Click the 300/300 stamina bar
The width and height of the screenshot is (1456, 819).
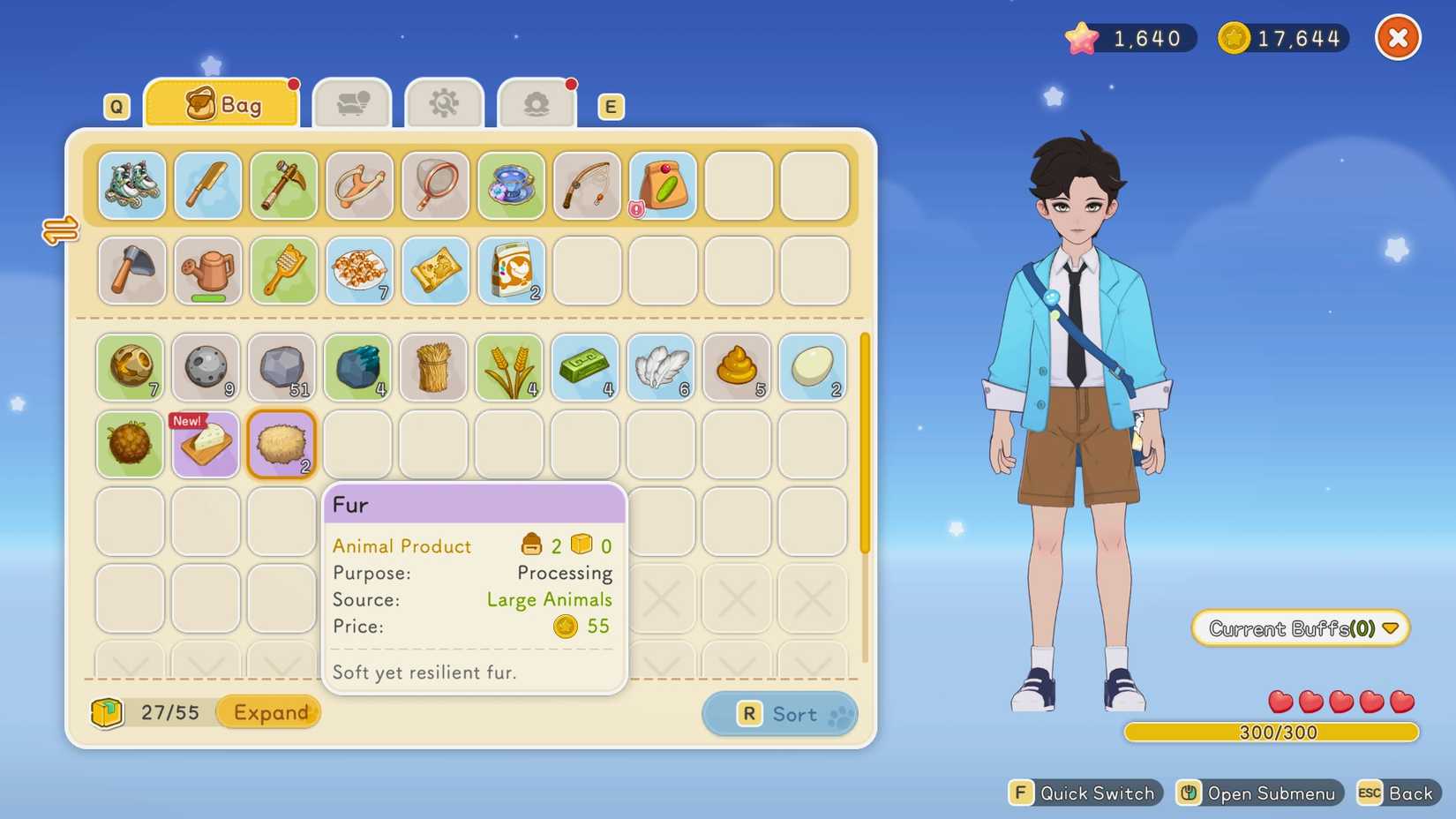coord(1272,732)
